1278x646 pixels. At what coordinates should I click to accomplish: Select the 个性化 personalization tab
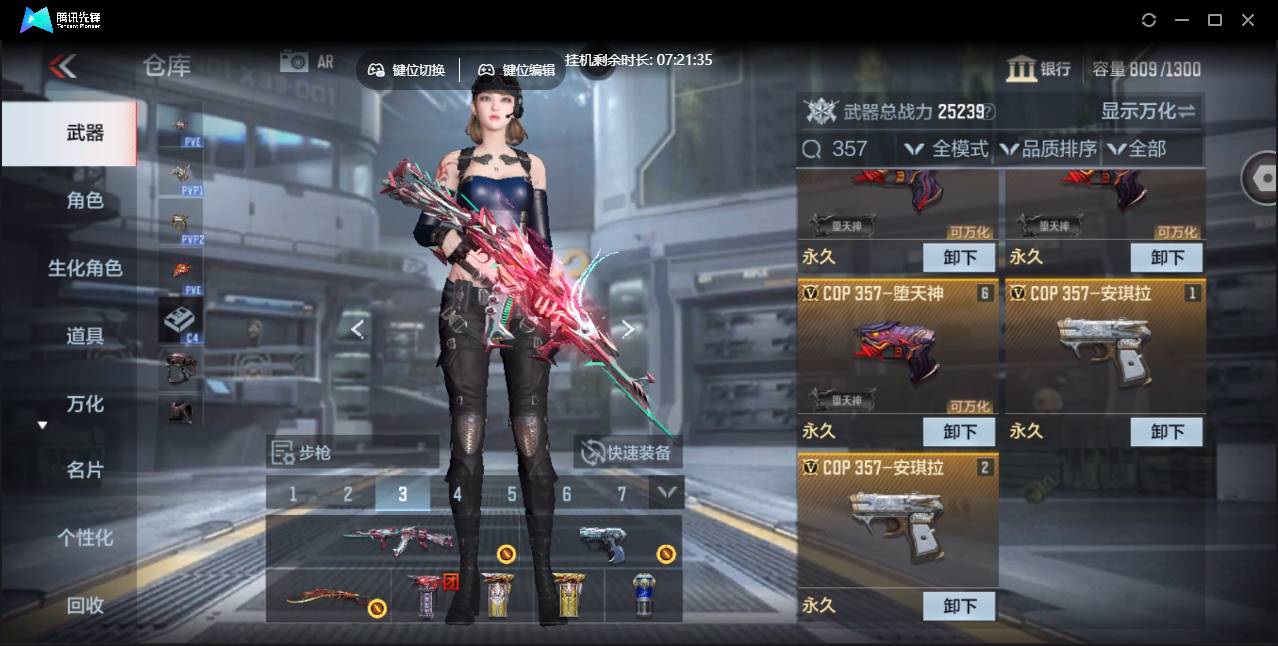click(x=84, y=538)
